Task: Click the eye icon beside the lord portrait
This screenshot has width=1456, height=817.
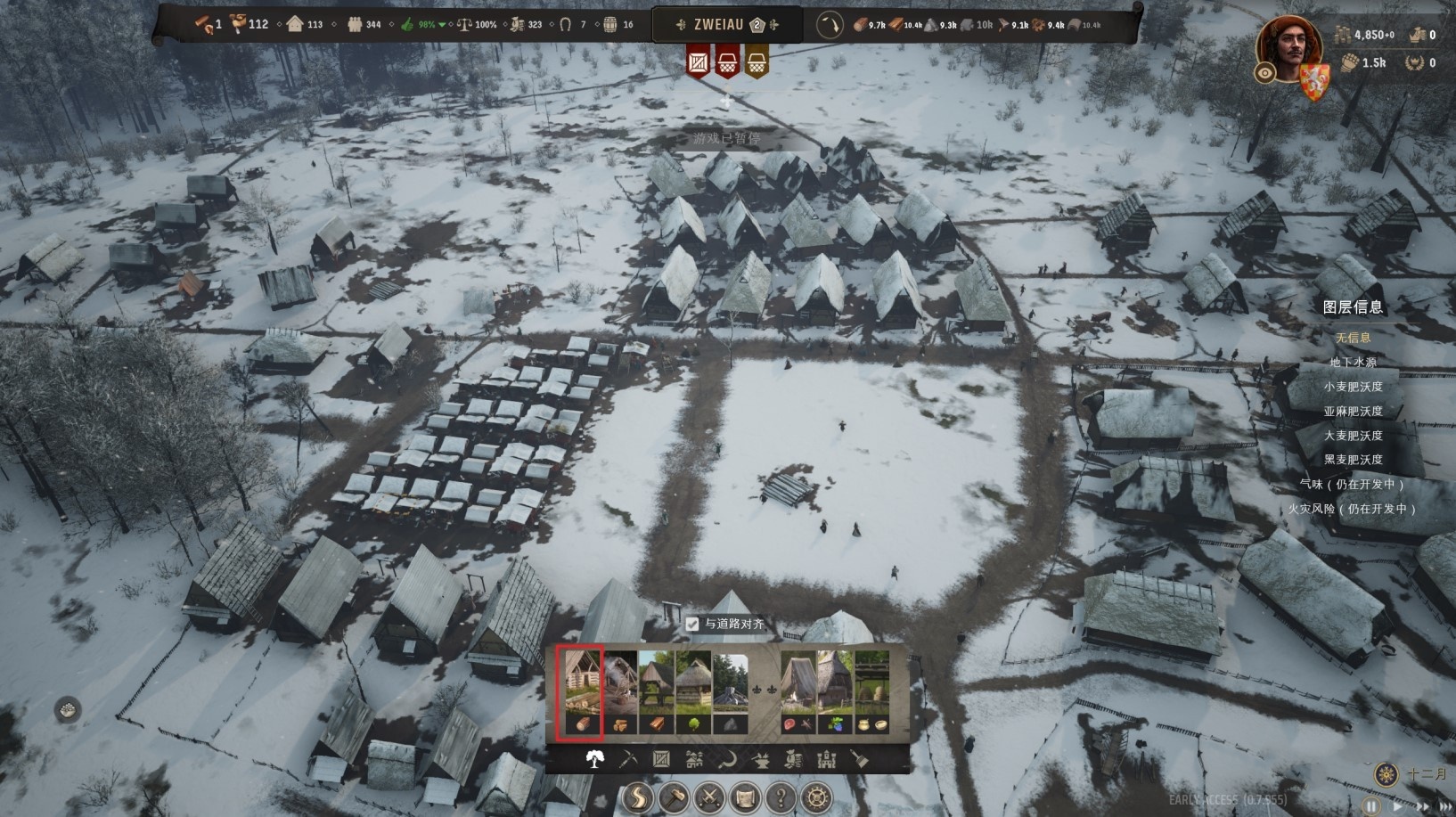Action: coord(1264,73)
